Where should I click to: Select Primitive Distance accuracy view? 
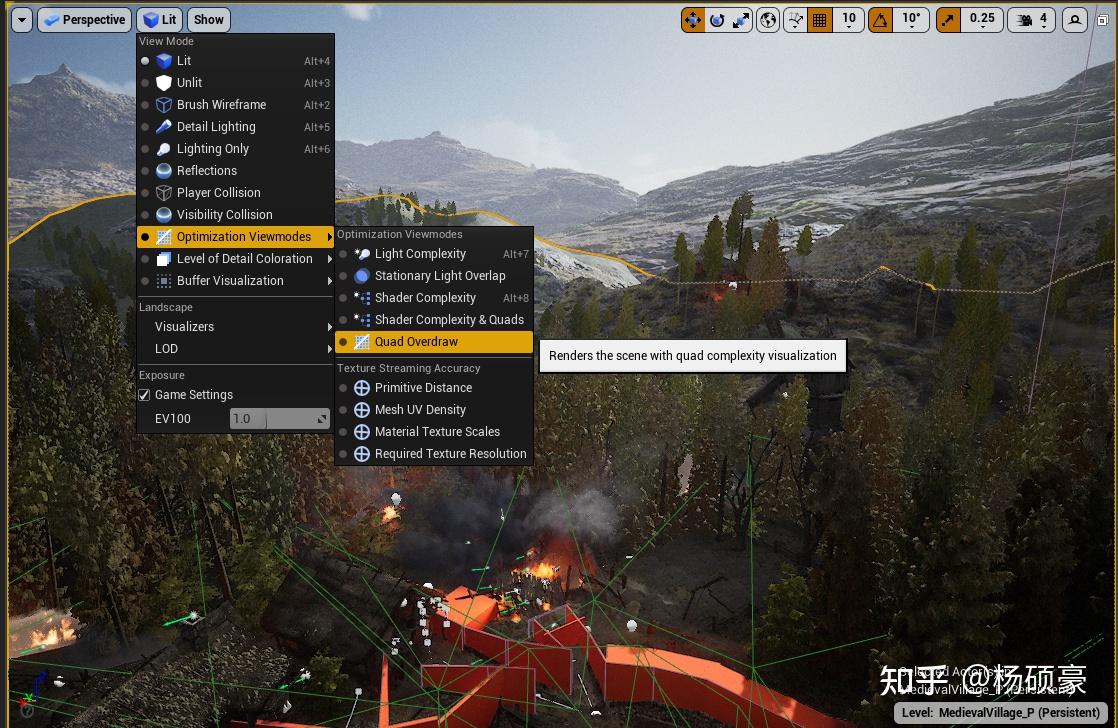coord(423,388)
